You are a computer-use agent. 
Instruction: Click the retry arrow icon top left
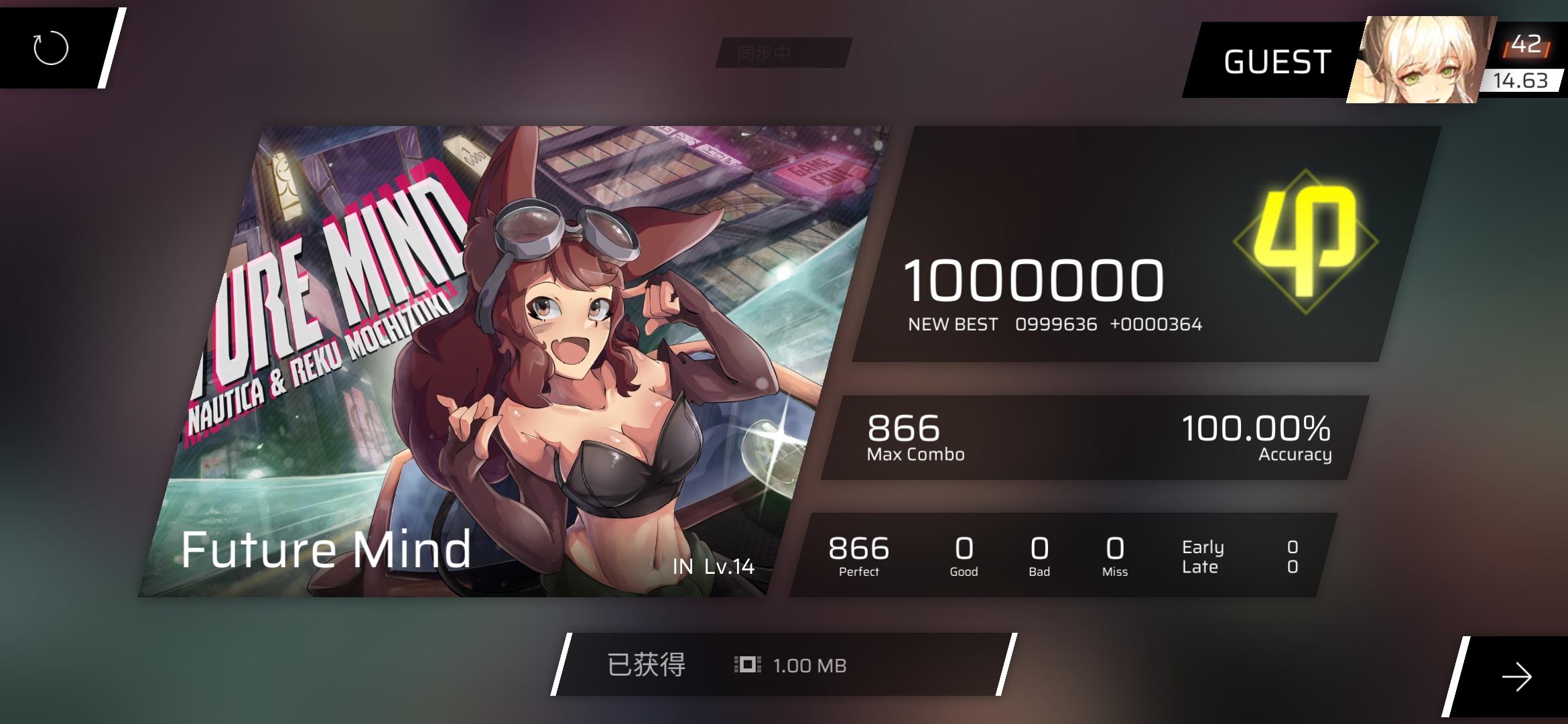coord(52,47)
